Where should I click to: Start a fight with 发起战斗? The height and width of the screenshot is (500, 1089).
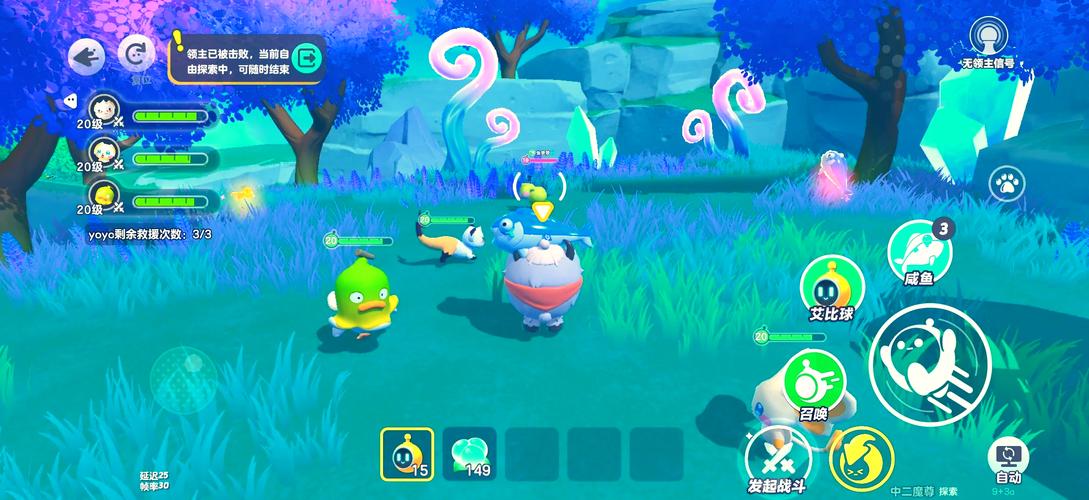pos(777,459)
